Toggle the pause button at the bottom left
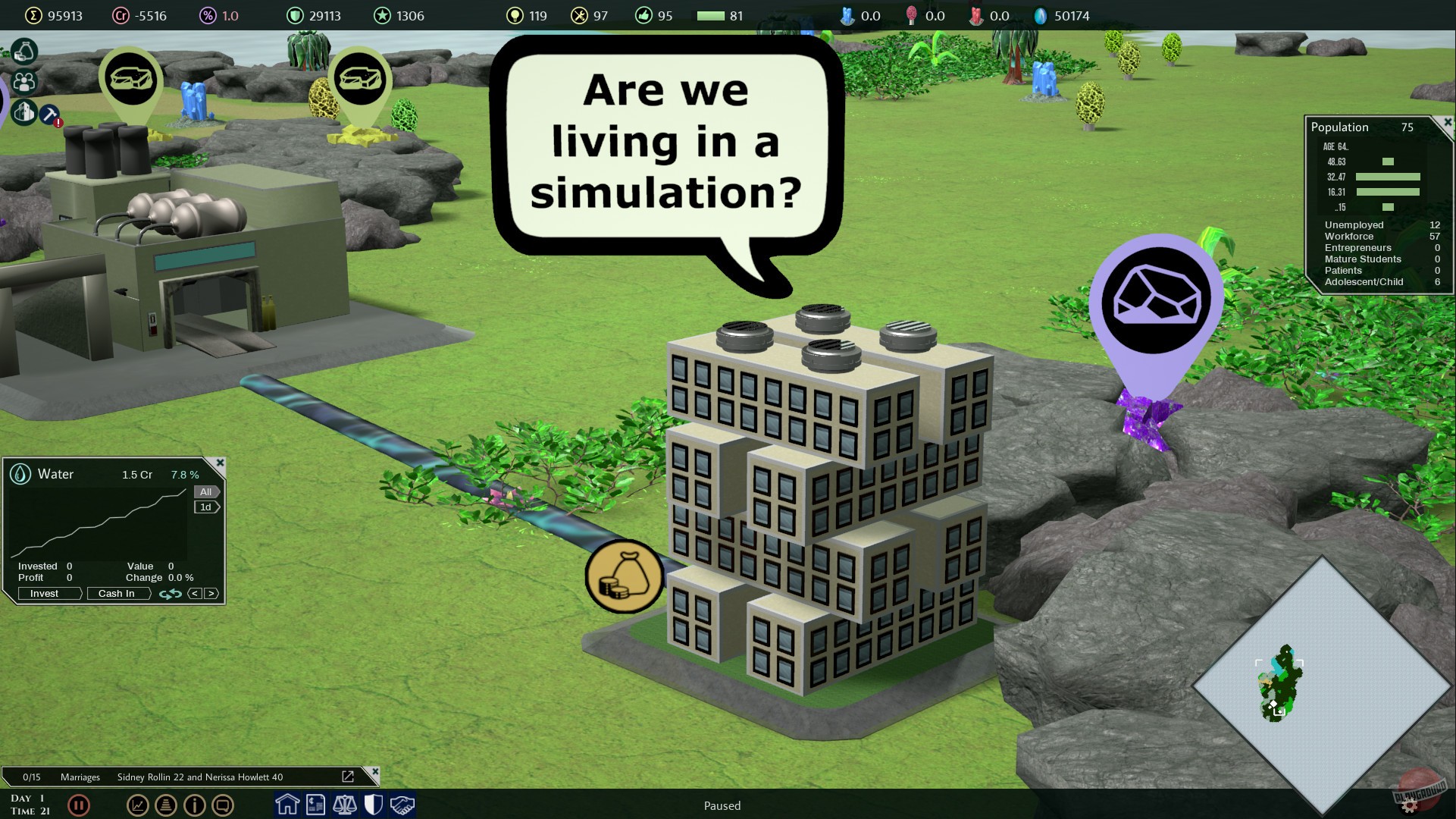This screenshot has height=819, width=1456. 79,805
